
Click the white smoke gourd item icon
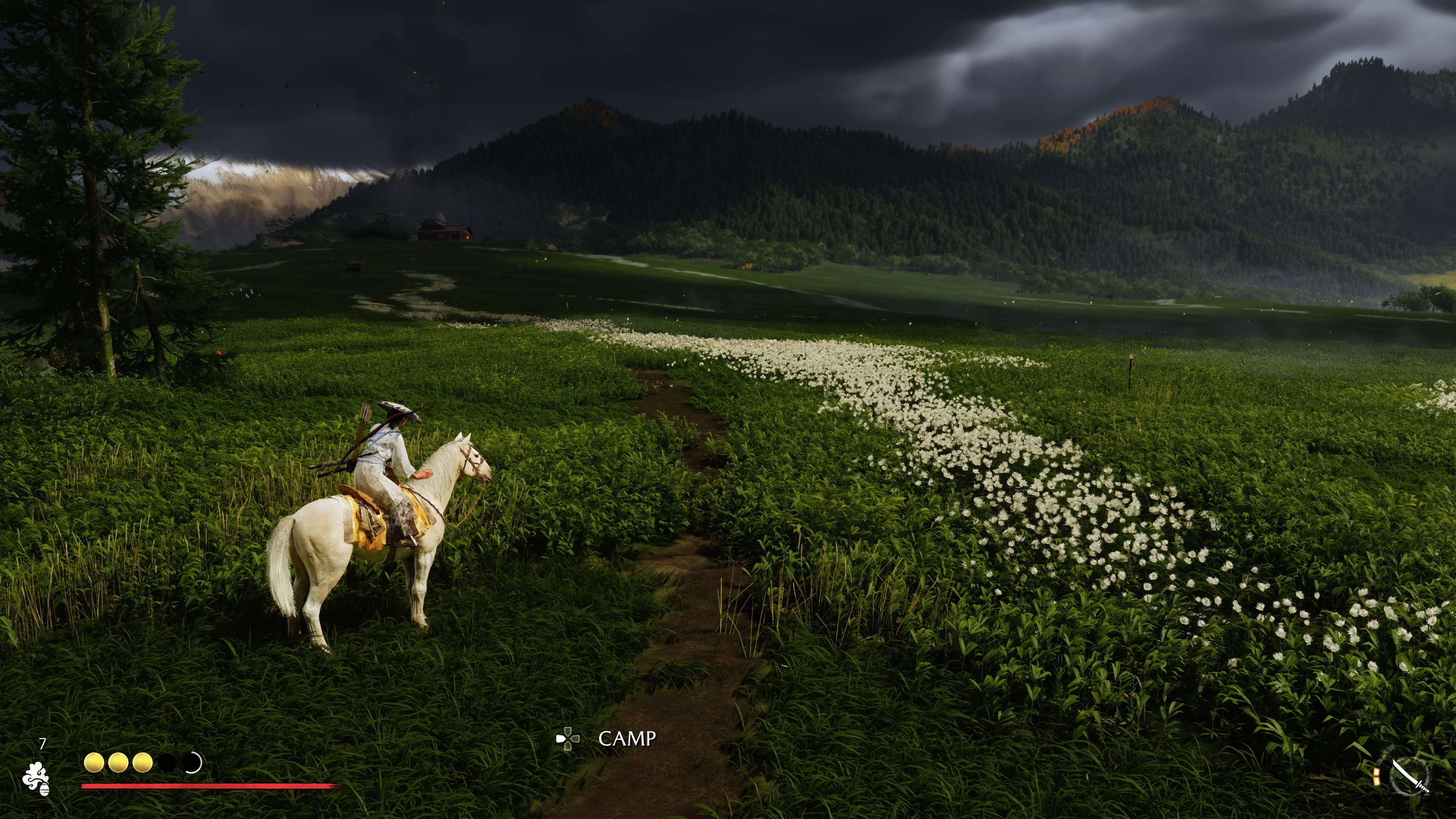click(x=36, y=778)
